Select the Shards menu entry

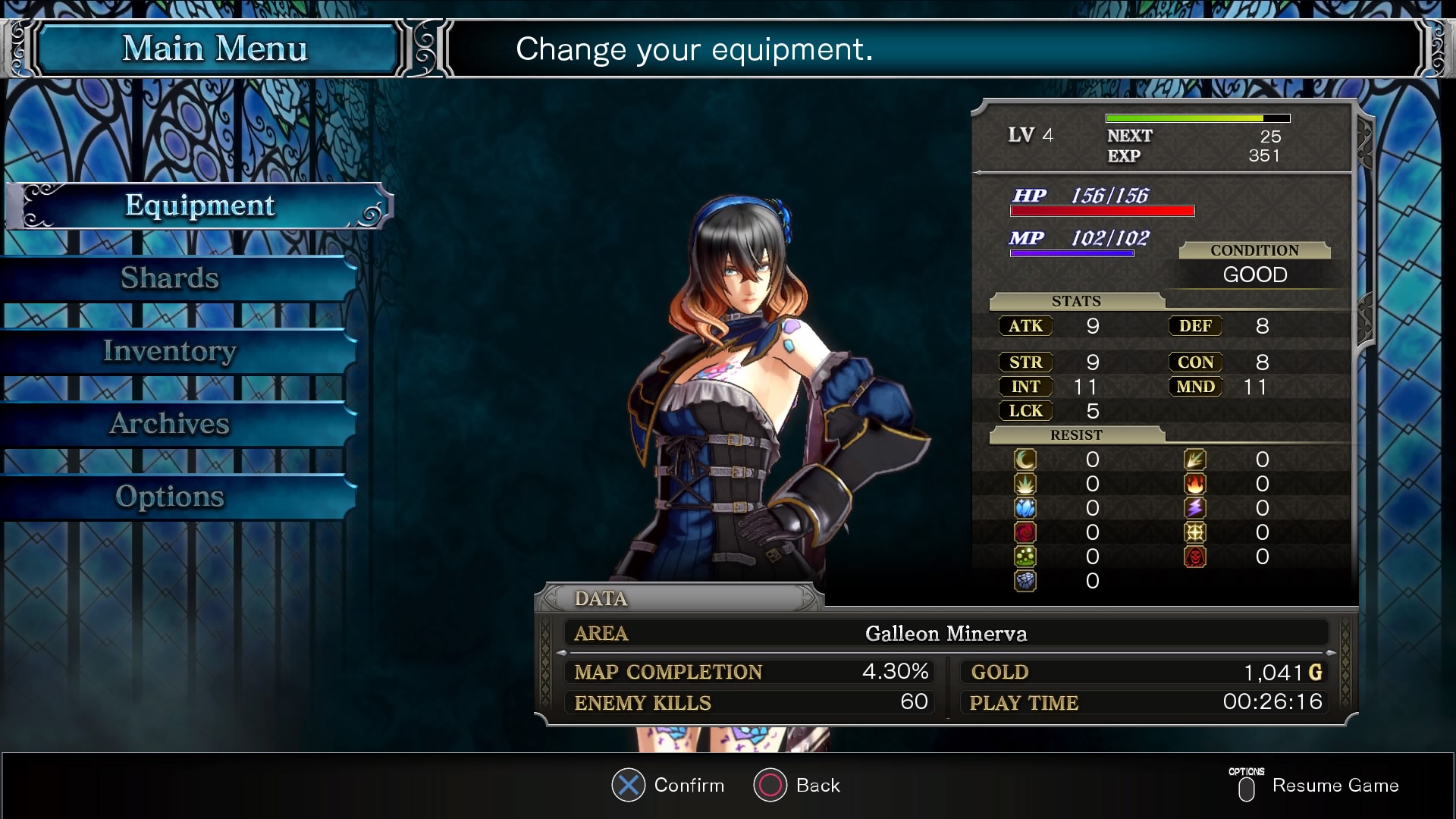[170, 278]
